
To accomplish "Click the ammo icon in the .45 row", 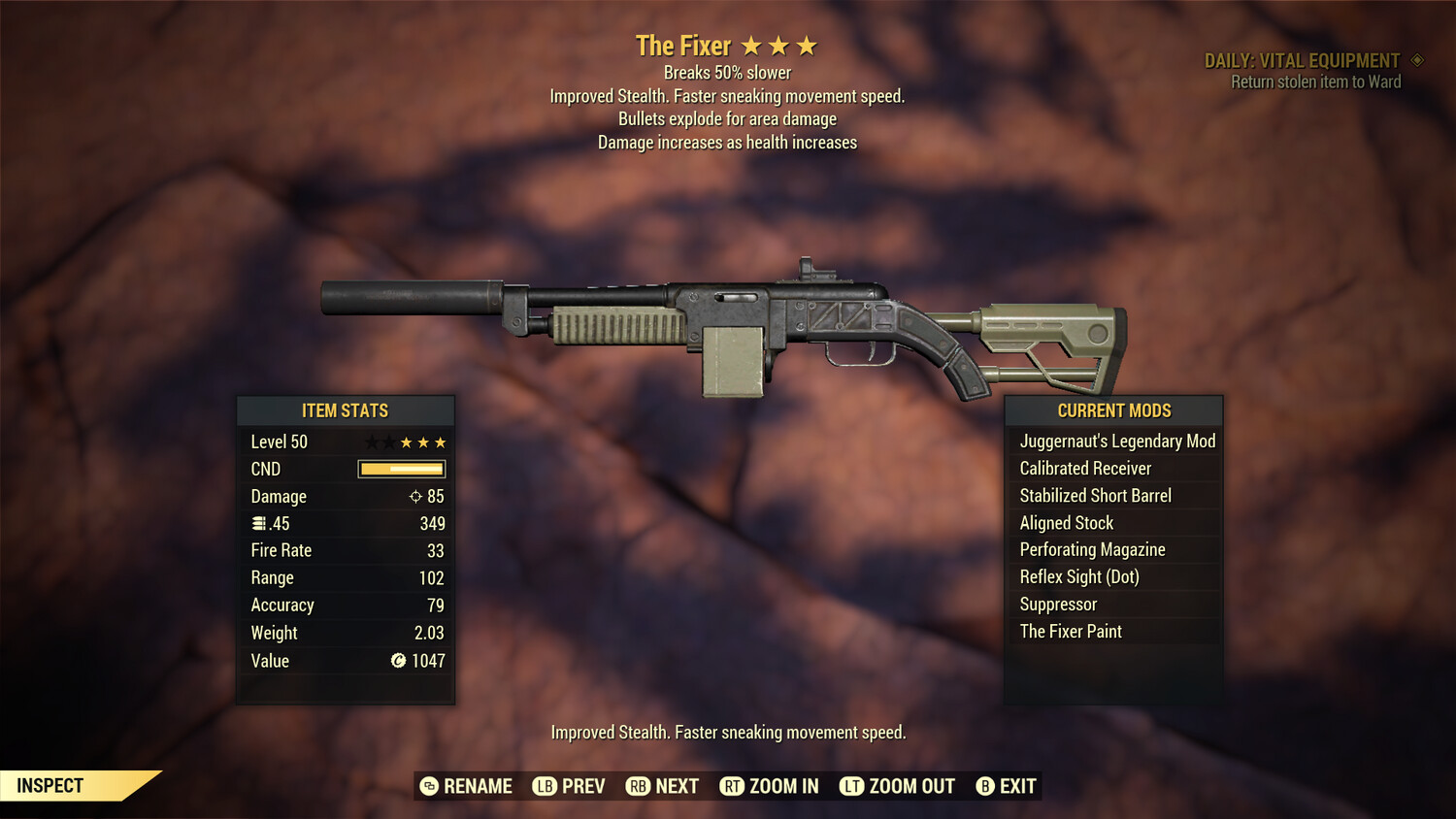I will (x=259, y=523).
